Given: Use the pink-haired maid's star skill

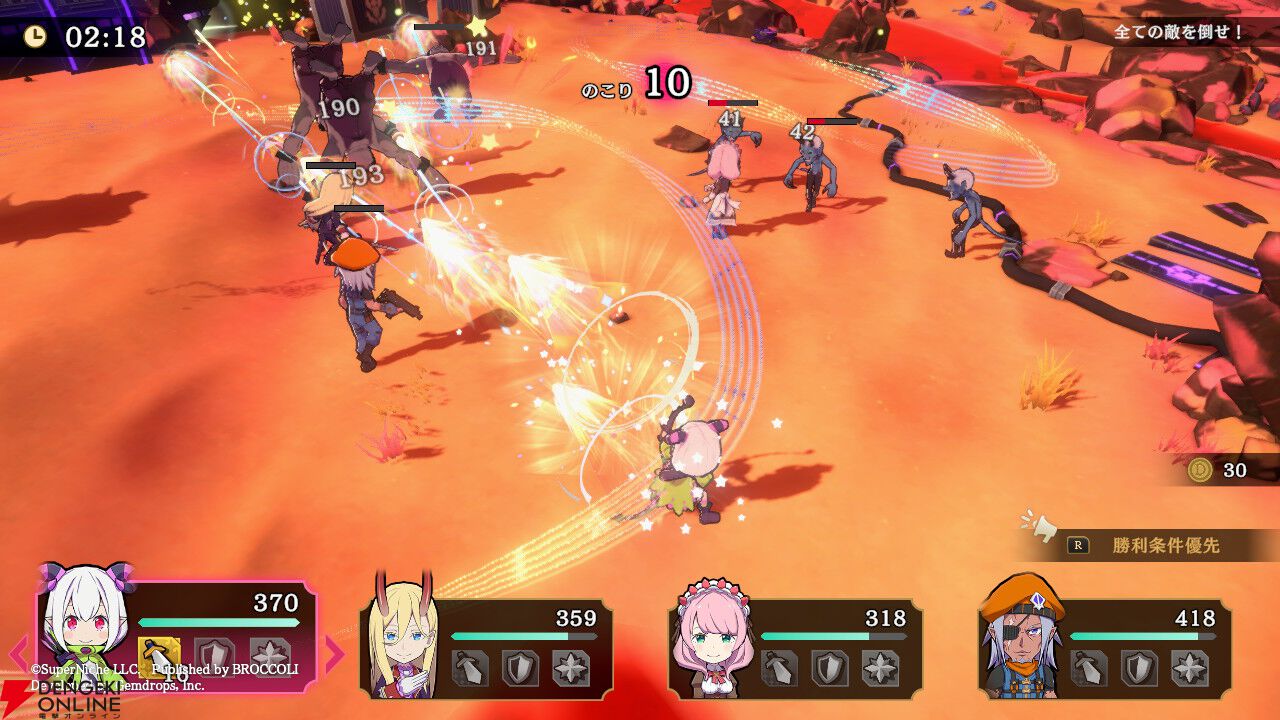Looking at the screenshot, I should pos(880,668).
